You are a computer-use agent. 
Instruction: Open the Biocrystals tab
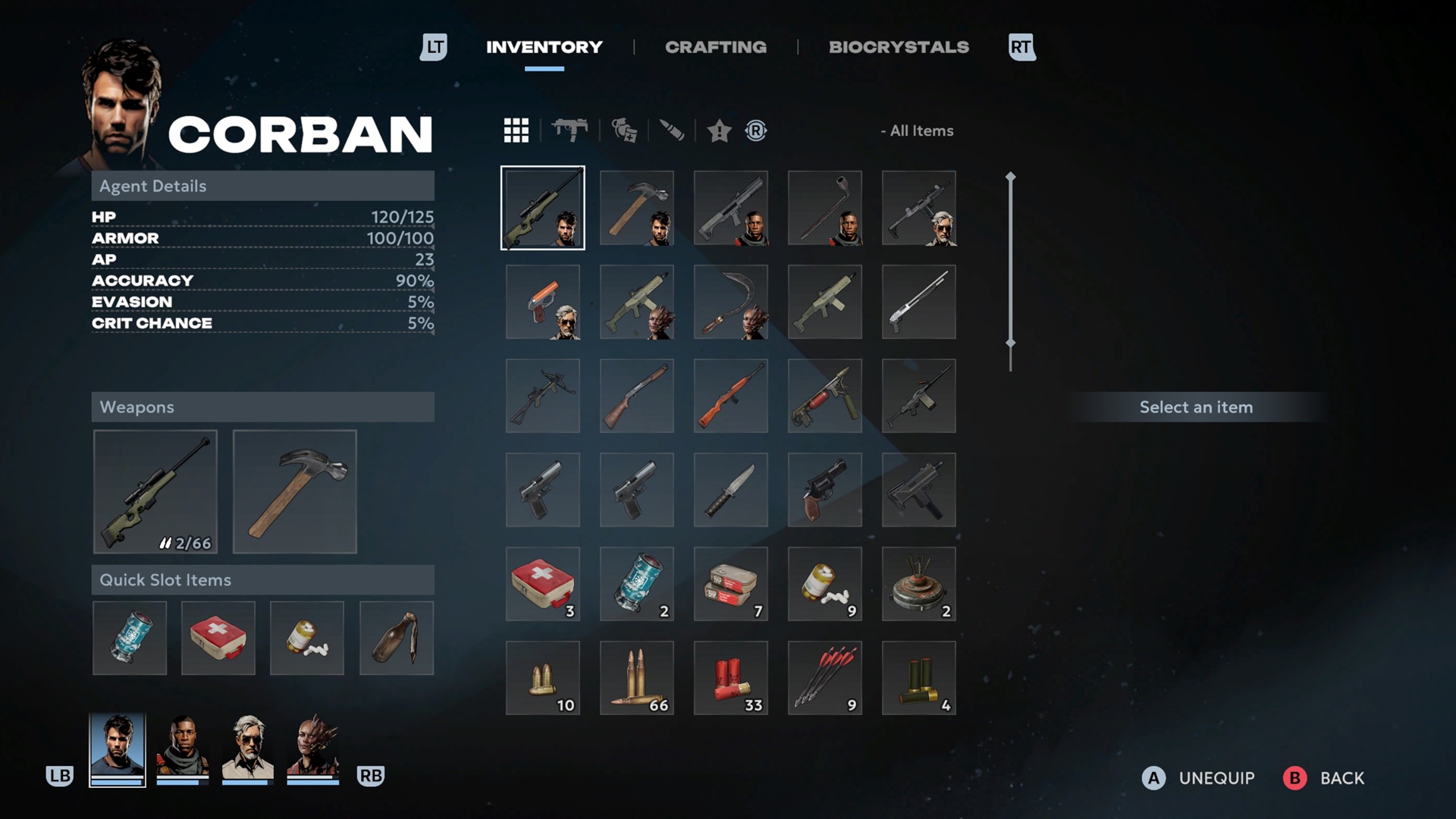899,47
